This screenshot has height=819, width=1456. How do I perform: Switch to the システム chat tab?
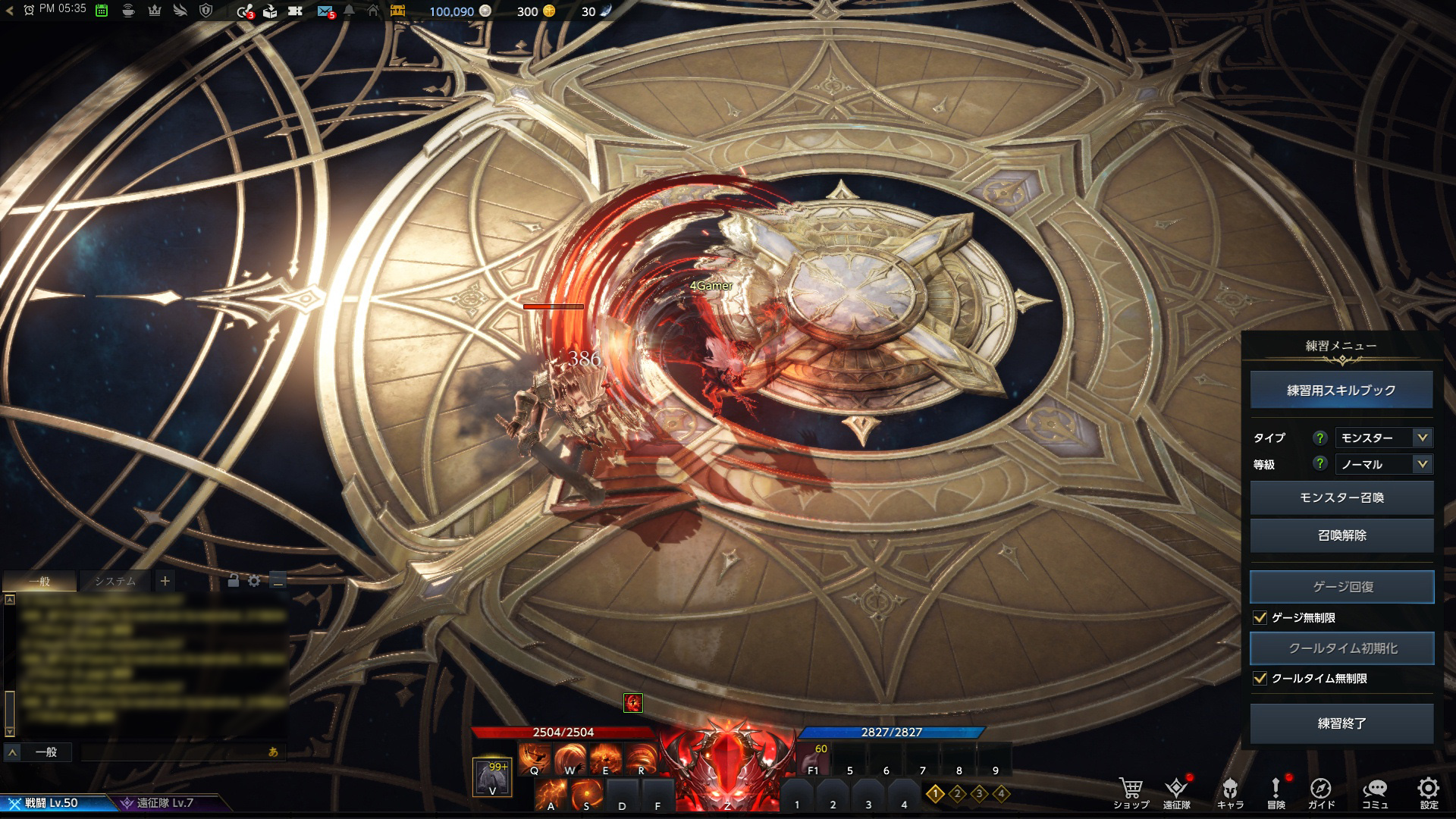(x=115, y=582)
